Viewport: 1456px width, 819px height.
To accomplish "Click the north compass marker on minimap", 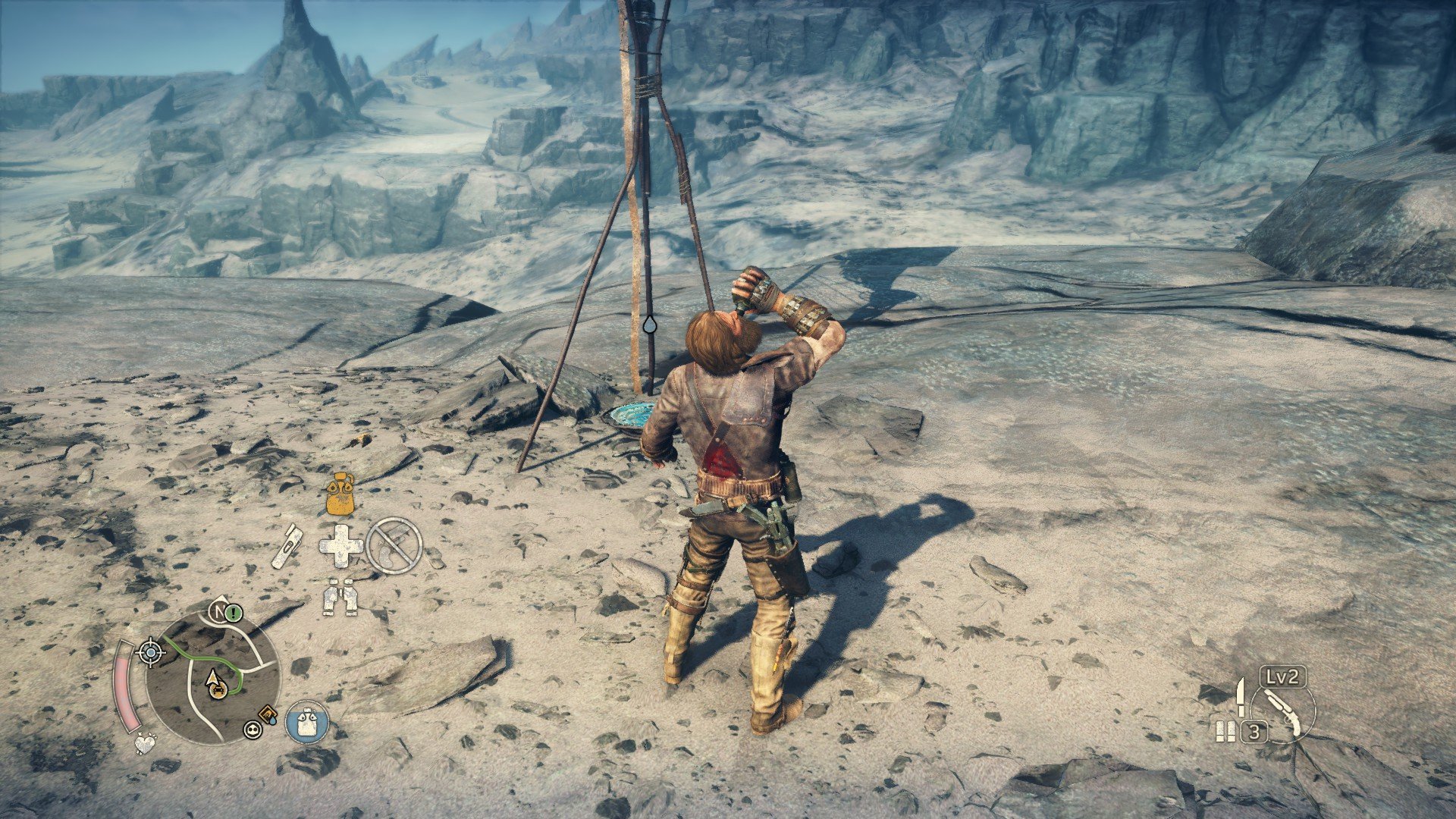I will tap(220, 611).
